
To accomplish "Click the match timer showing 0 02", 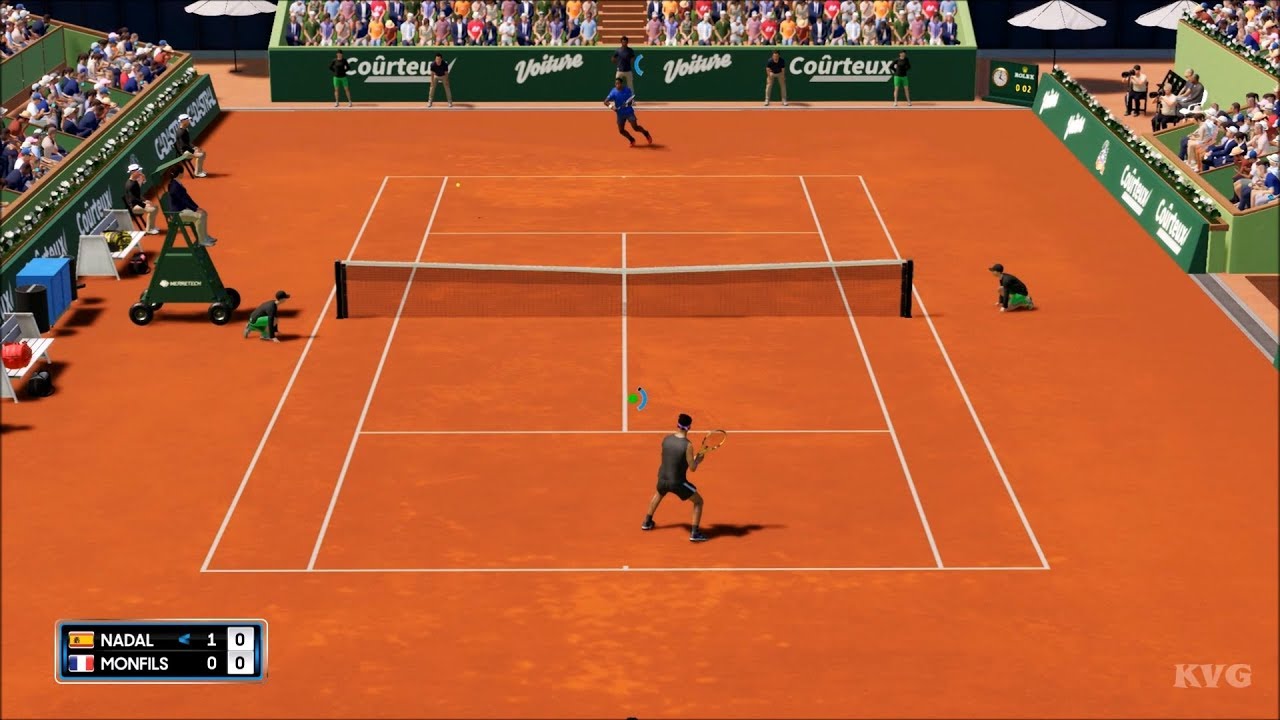I will (1022, 87).
